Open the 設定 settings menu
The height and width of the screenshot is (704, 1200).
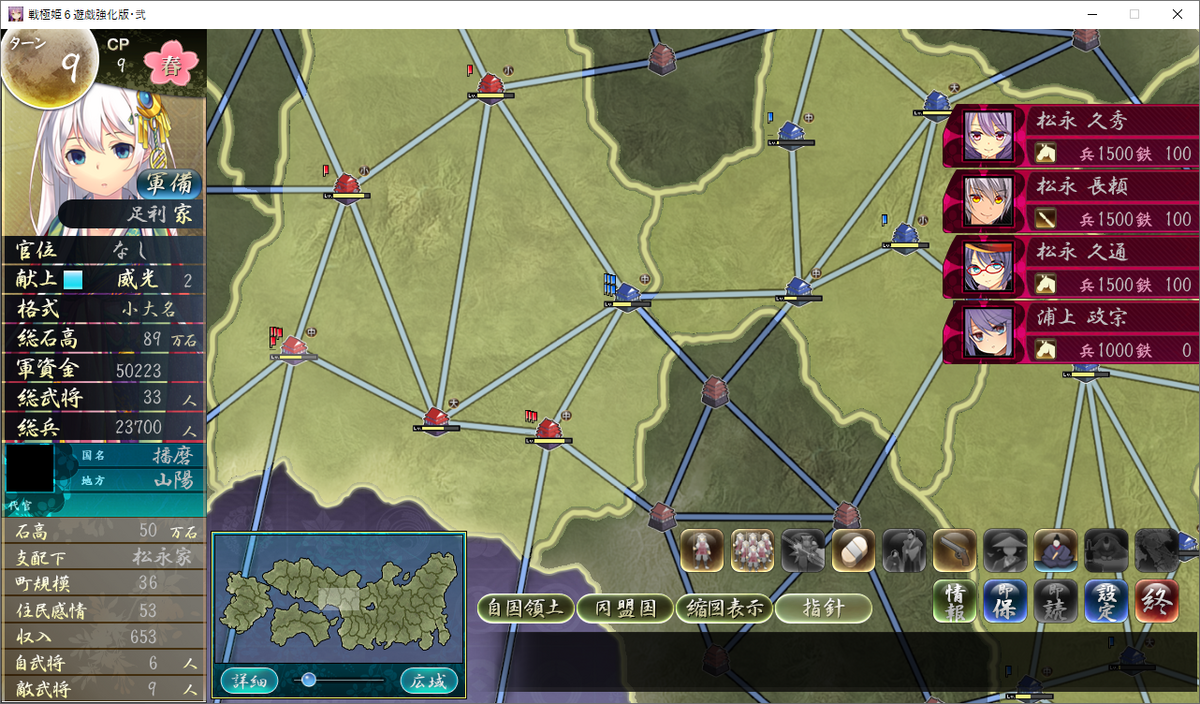pyautogui.click(x=1106, y=601)
